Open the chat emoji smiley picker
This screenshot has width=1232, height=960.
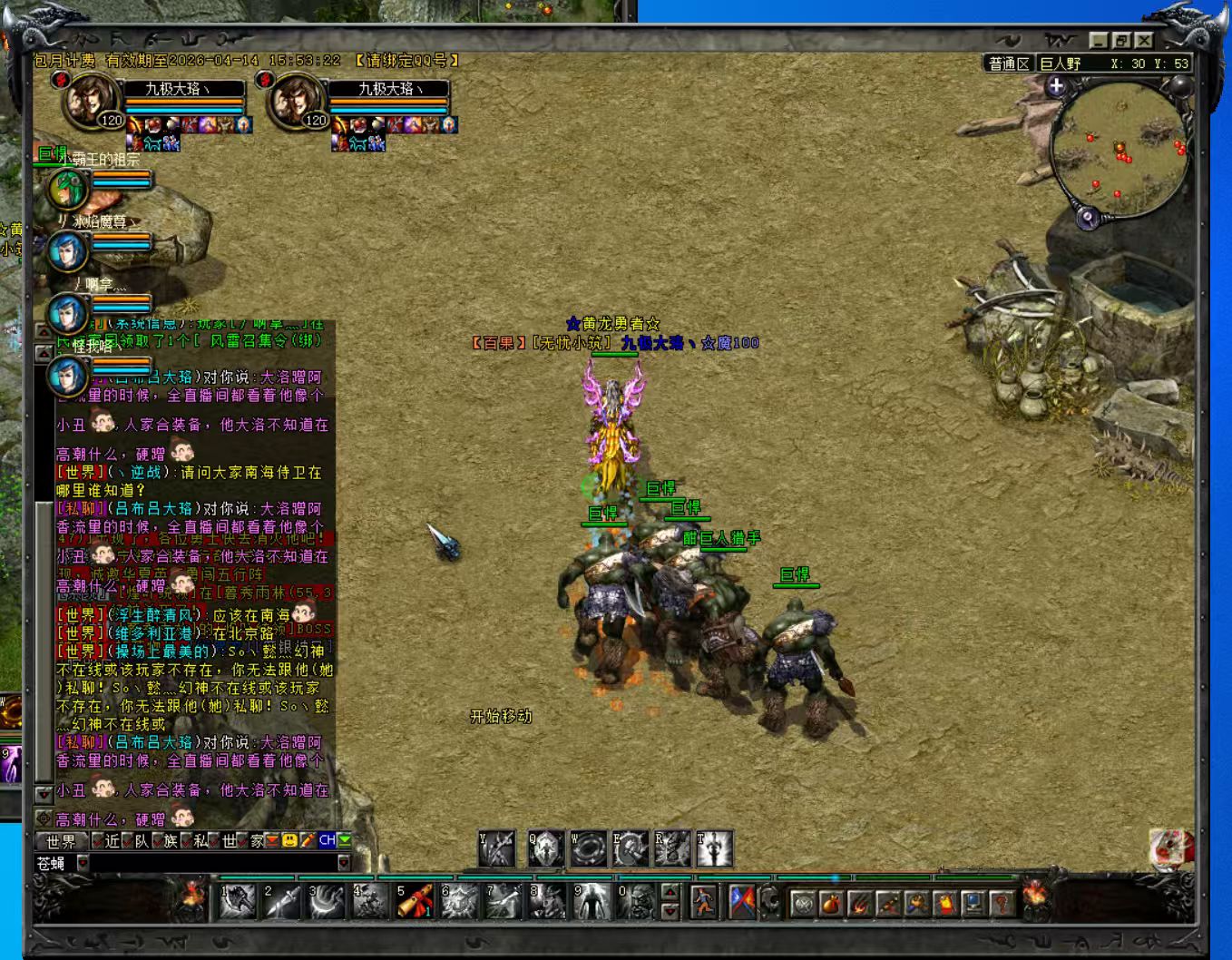[x=289, y=841]
